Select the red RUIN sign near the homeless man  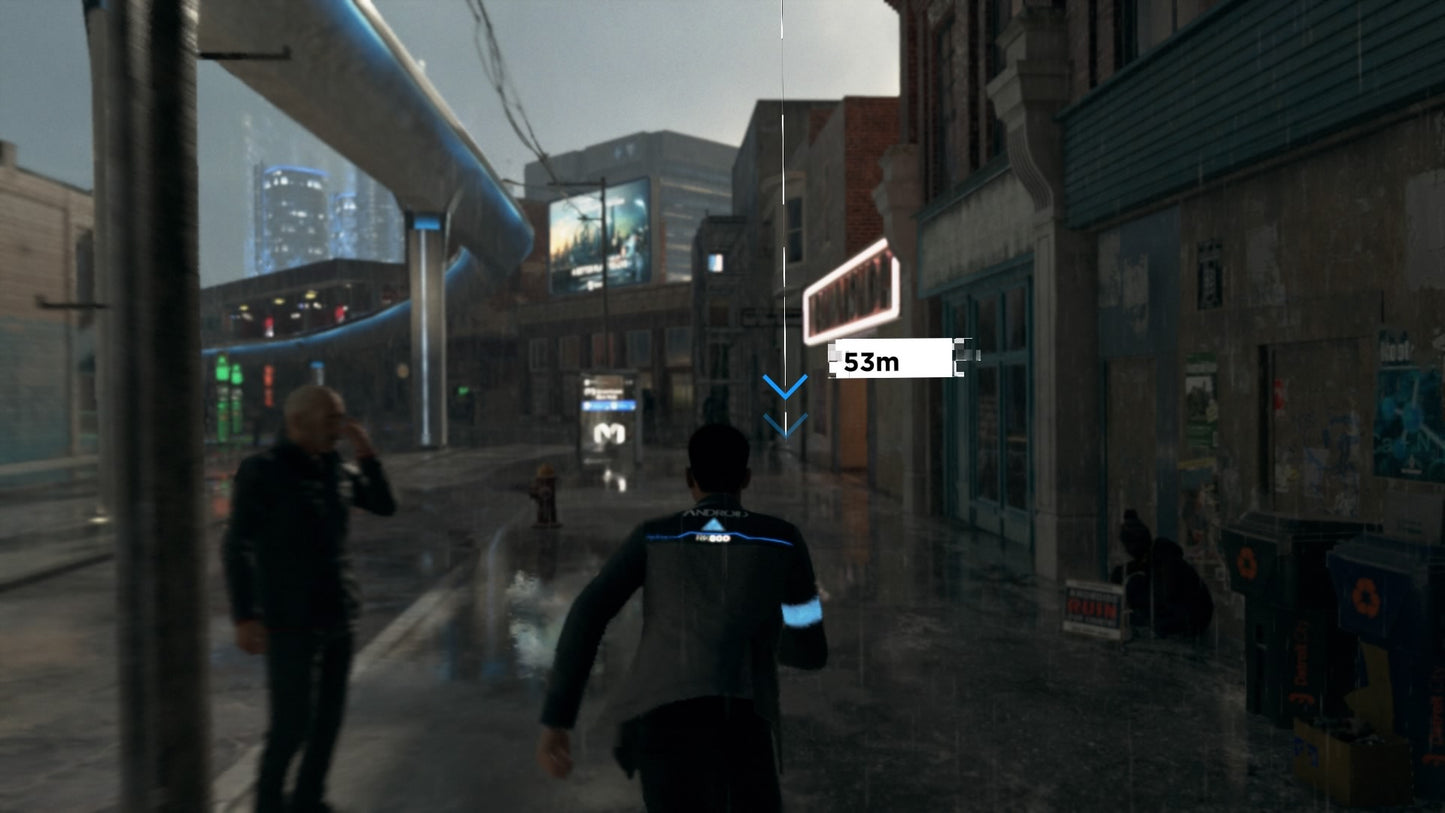(1093, 609)
